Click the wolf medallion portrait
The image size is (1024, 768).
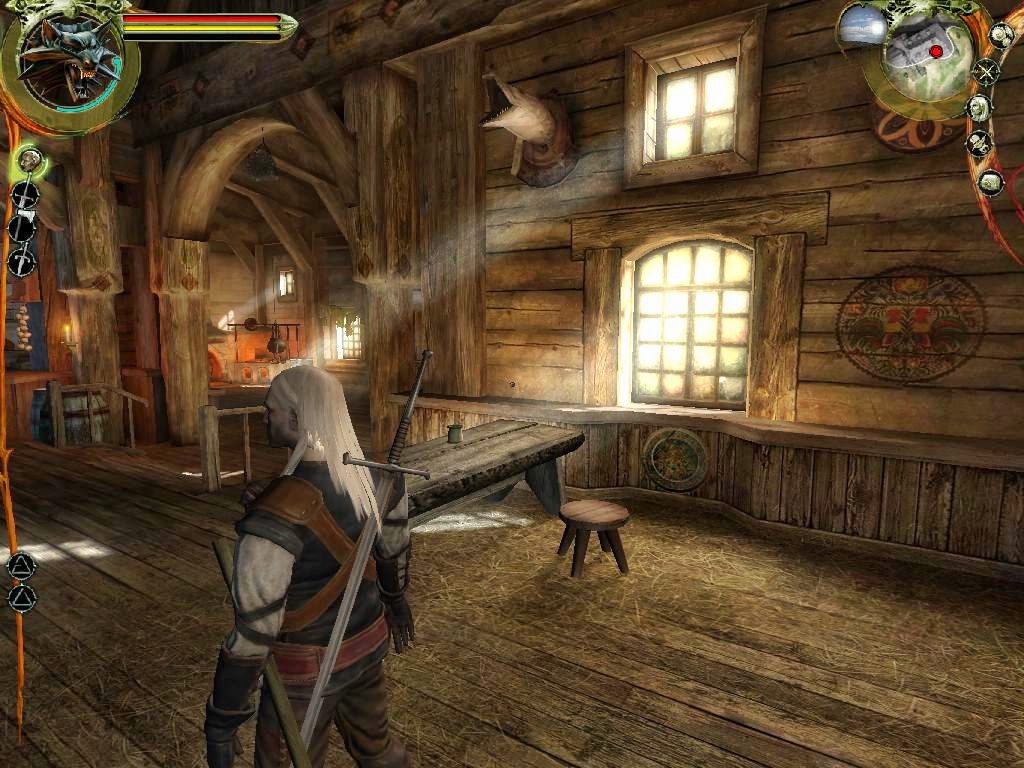coord(68,62)
